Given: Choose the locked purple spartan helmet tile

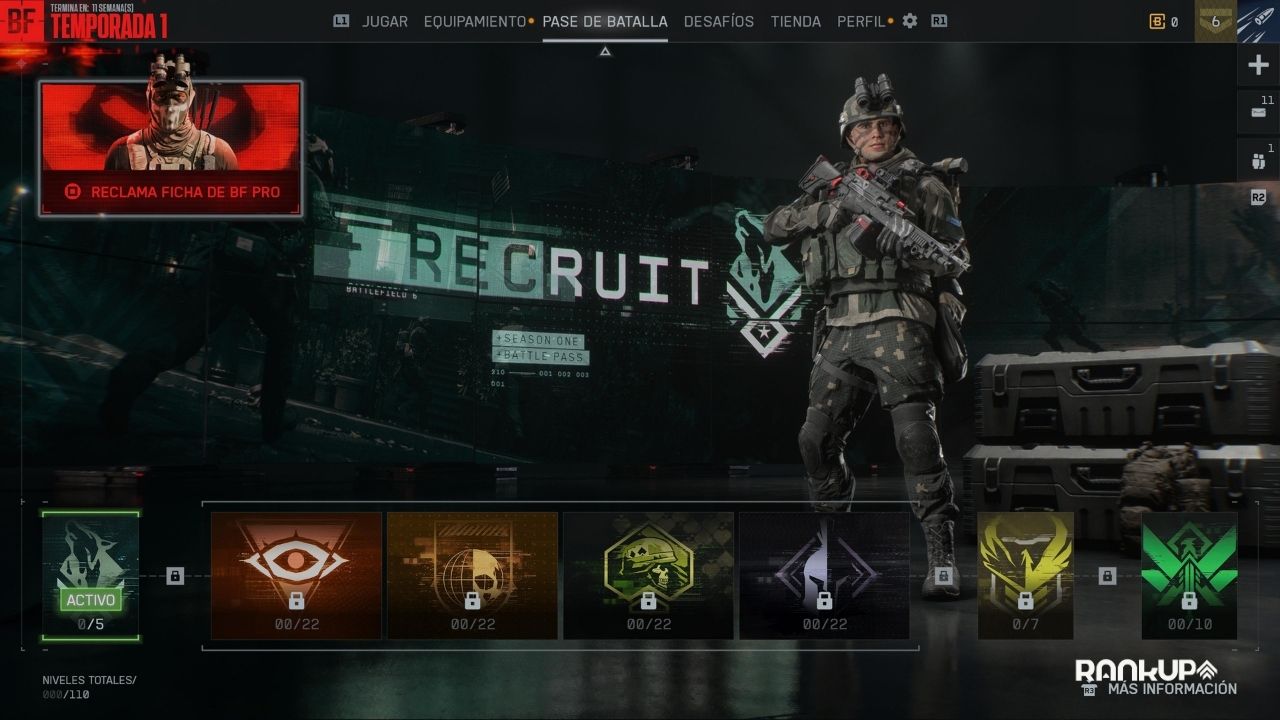Looking at the screenshot, I should [x=824, y=575].
